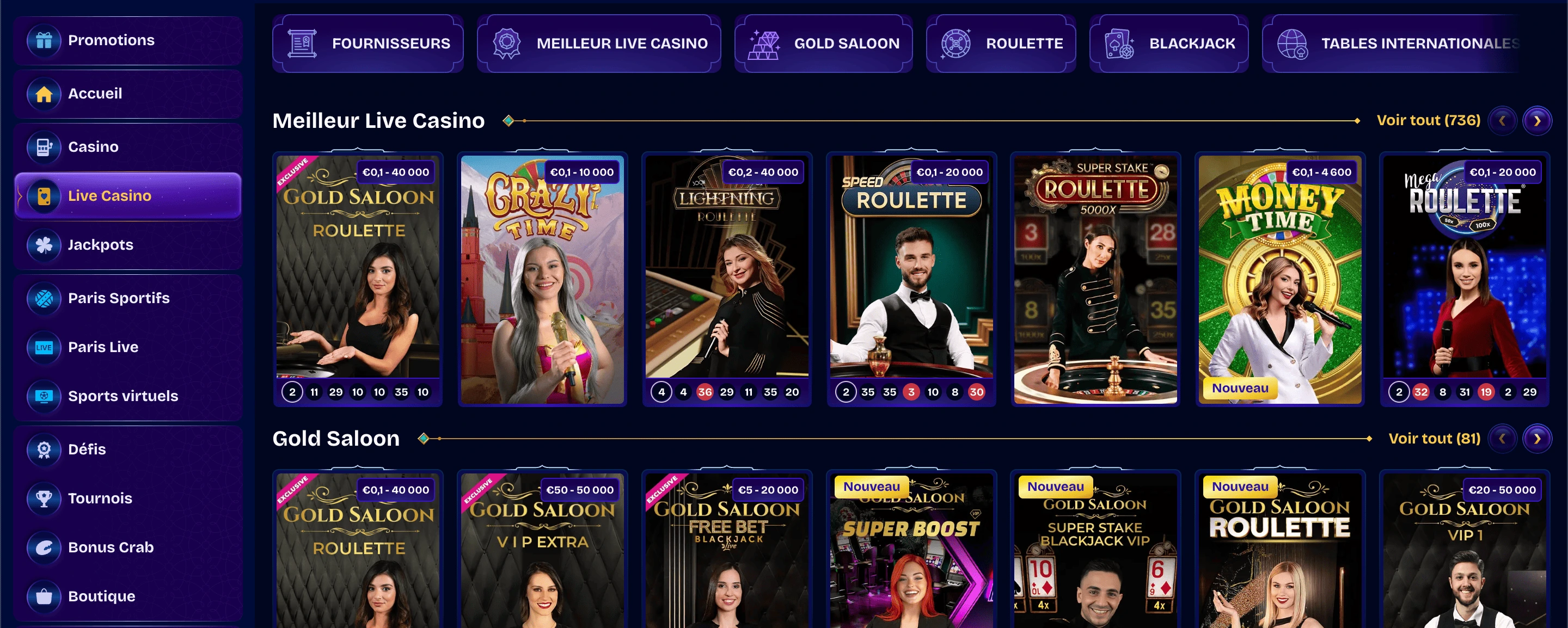Open the FOURNISSEURS filter

[367, 42]
